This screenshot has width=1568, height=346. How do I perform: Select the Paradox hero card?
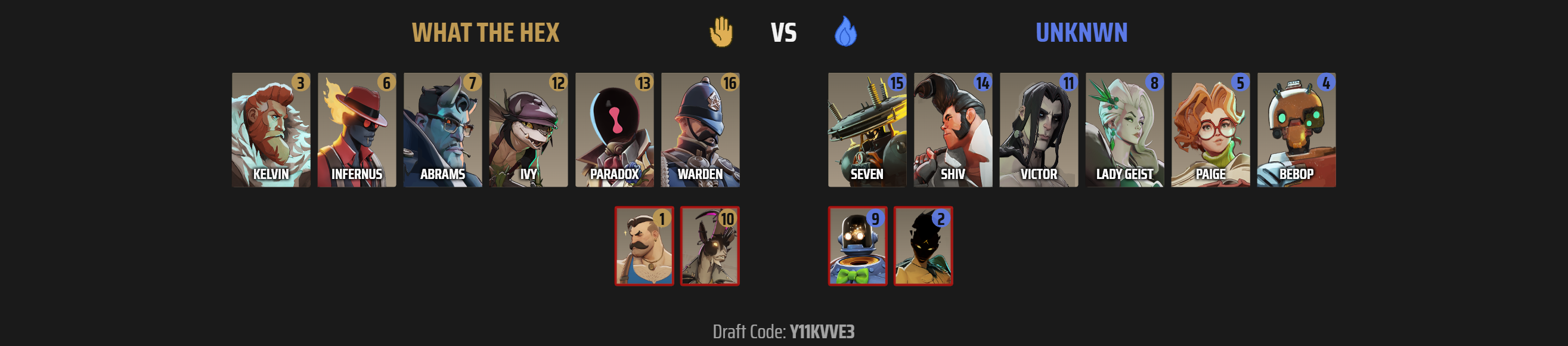[614, 130]
